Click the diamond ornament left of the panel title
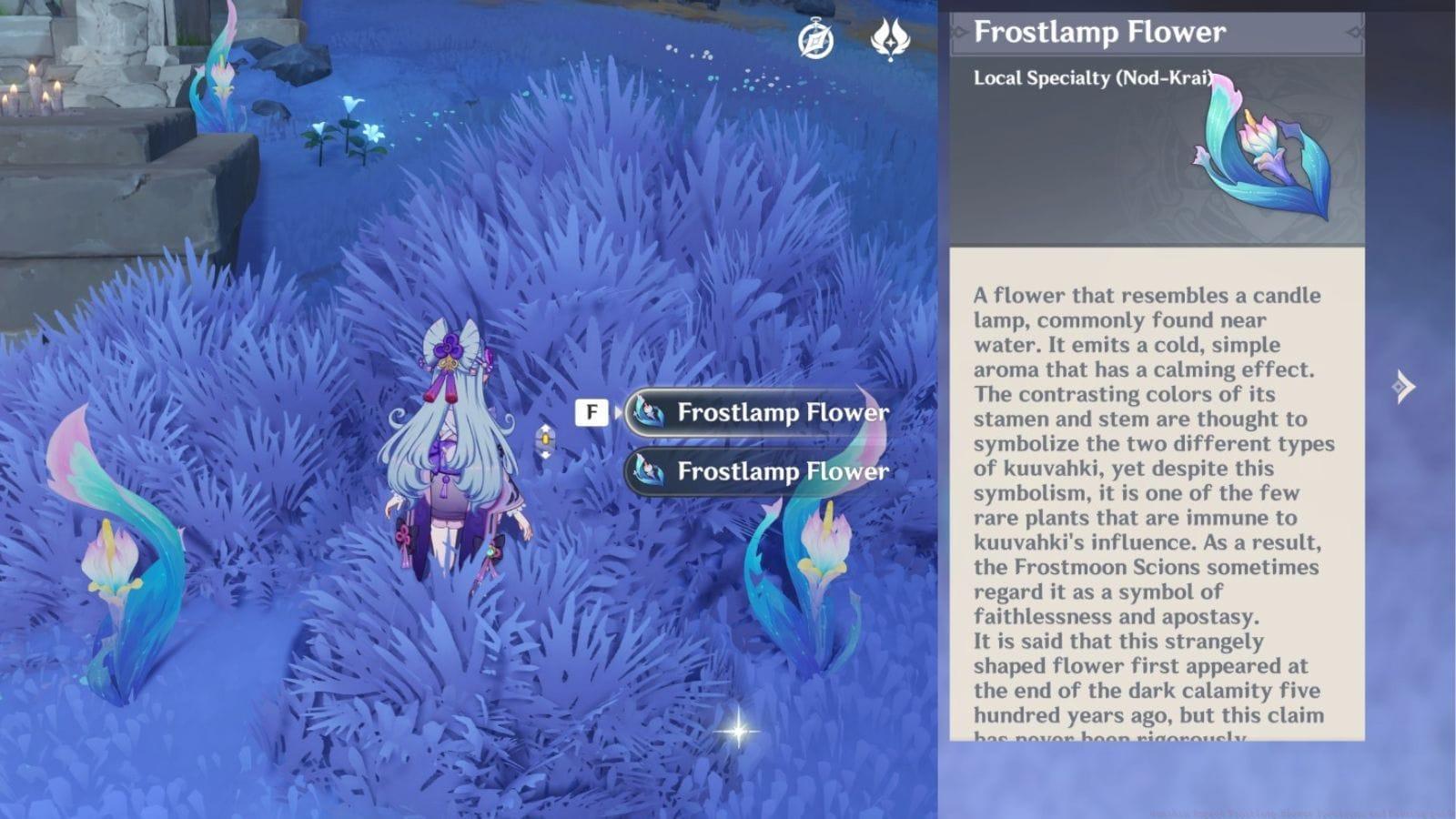The width and height of the screenshot is (1456, 819). (958, 30)
